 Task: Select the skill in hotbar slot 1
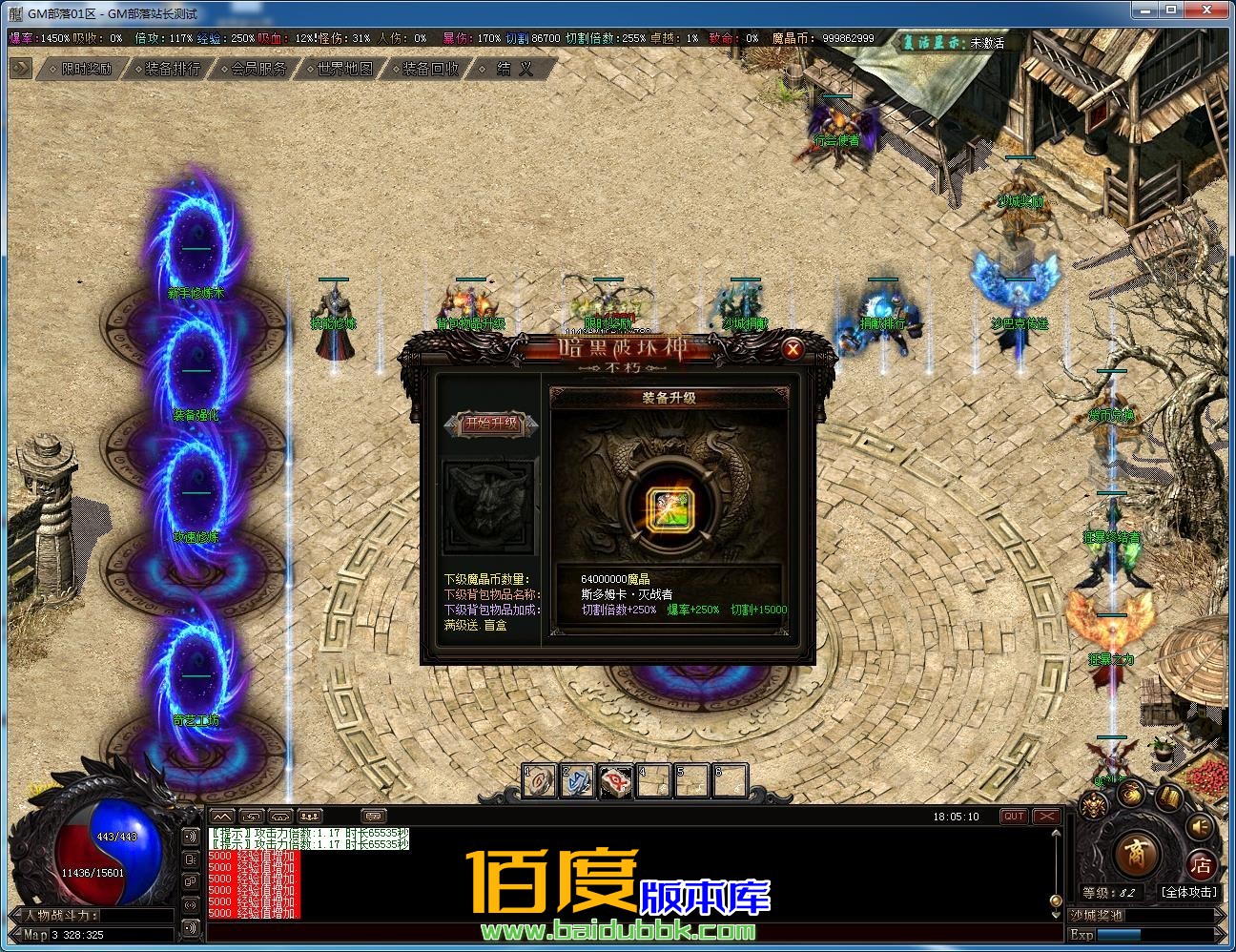[x=539, y=780]
